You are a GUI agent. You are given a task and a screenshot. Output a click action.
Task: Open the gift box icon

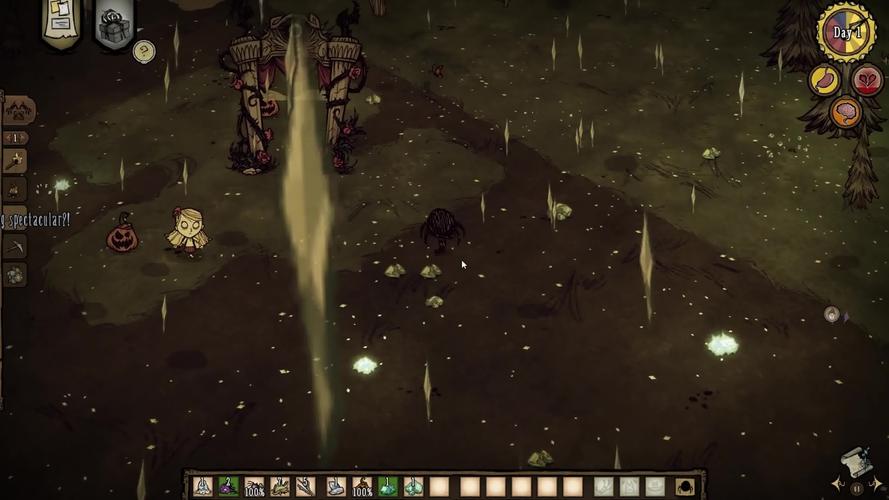tap(114, 24)
